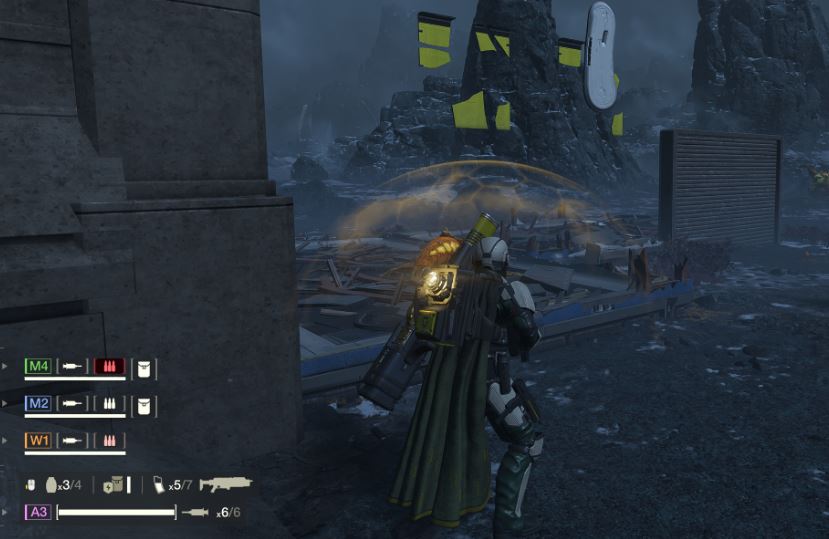
Task: Select the blue M2 squad member tag
Action: [38, 404]
